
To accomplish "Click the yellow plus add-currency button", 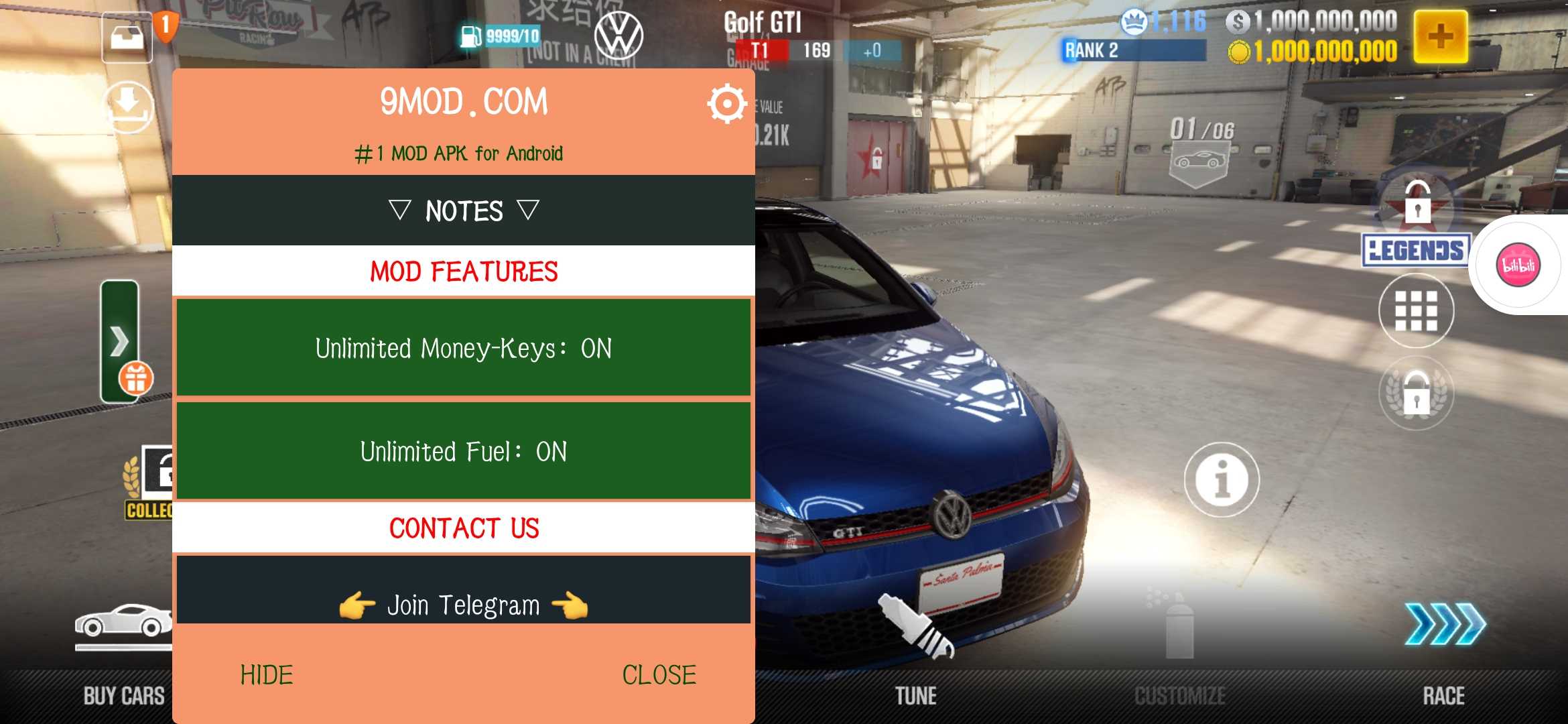I will 1441,36.
